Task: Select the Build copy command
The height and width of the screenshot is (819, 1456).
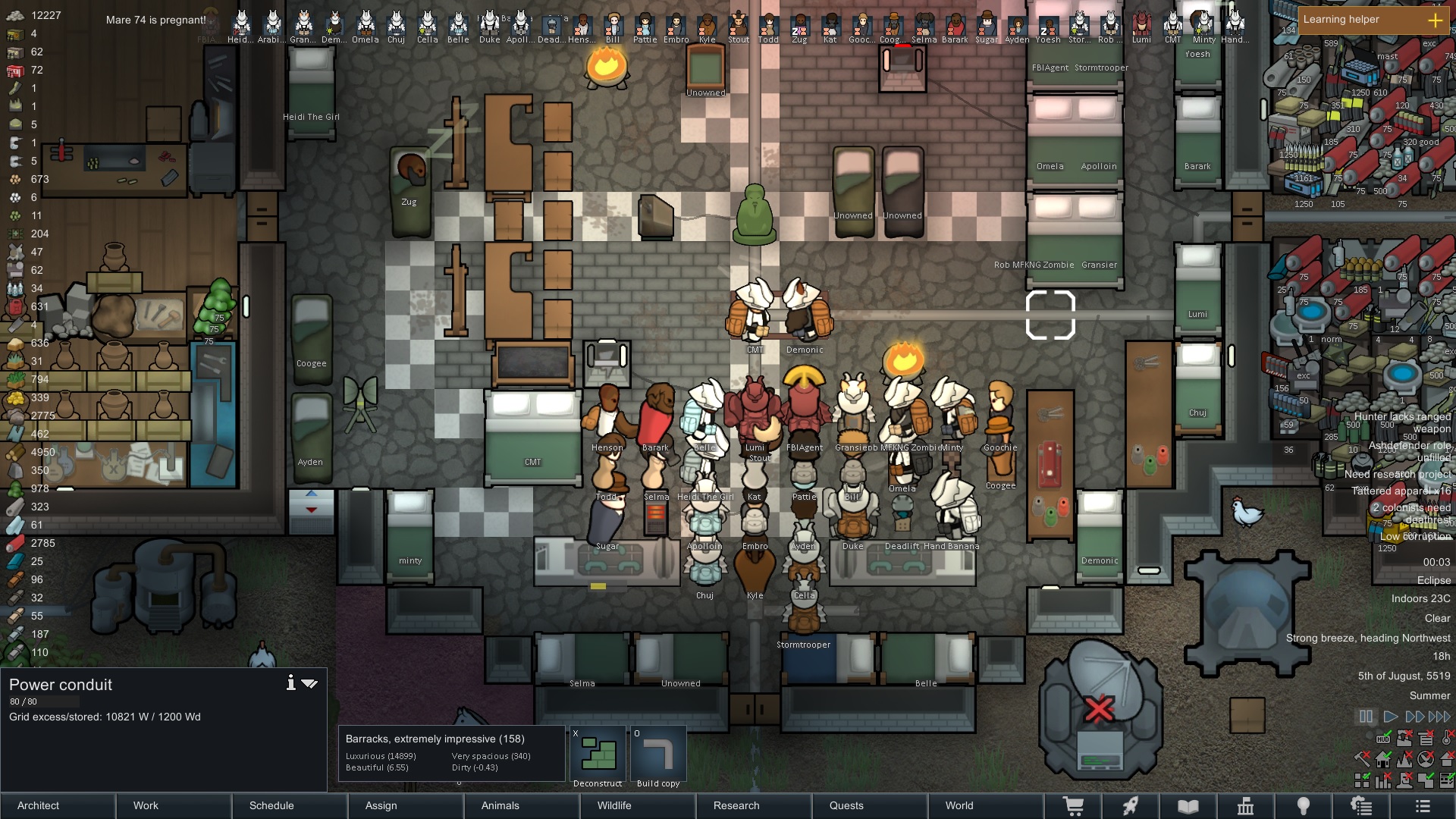Action: tap(657, 754)
